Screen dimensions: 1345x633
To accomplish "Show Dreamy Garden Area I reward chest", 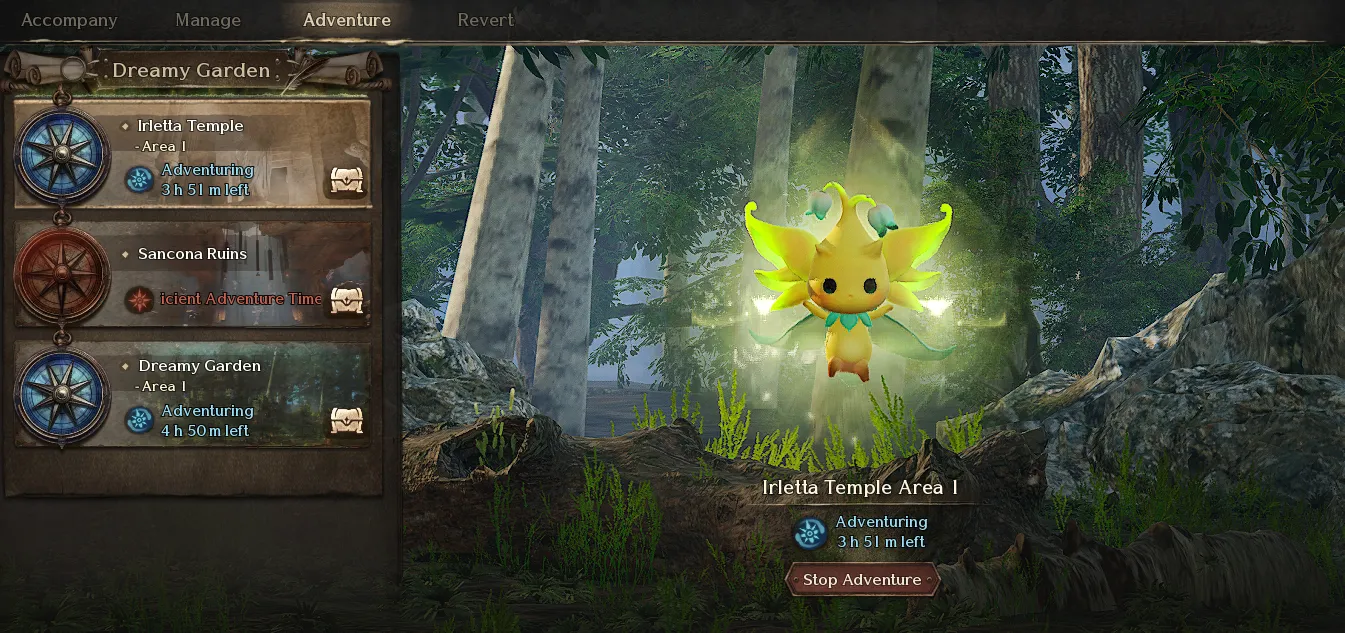I will [347, 421].
